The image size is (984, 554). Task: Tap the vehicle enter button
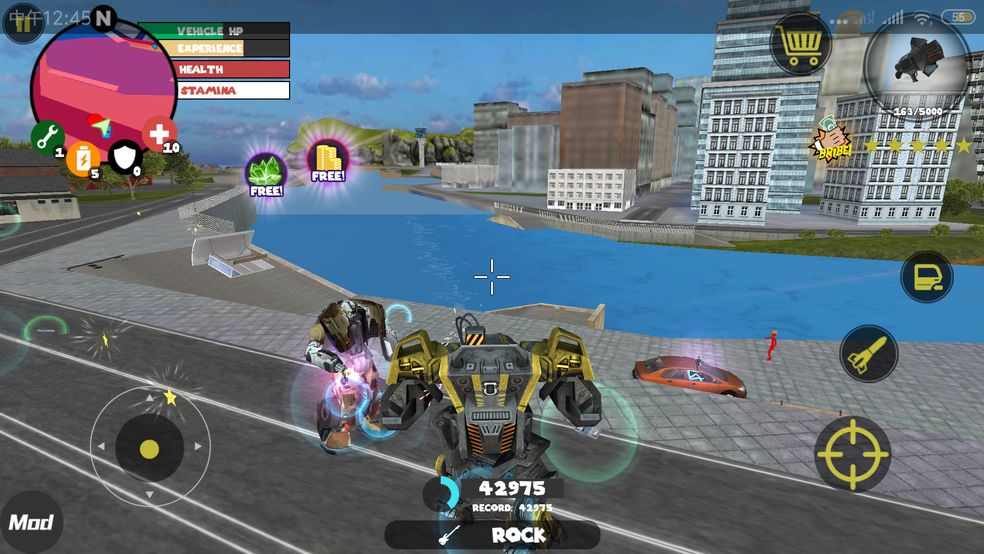coord(926,277)
